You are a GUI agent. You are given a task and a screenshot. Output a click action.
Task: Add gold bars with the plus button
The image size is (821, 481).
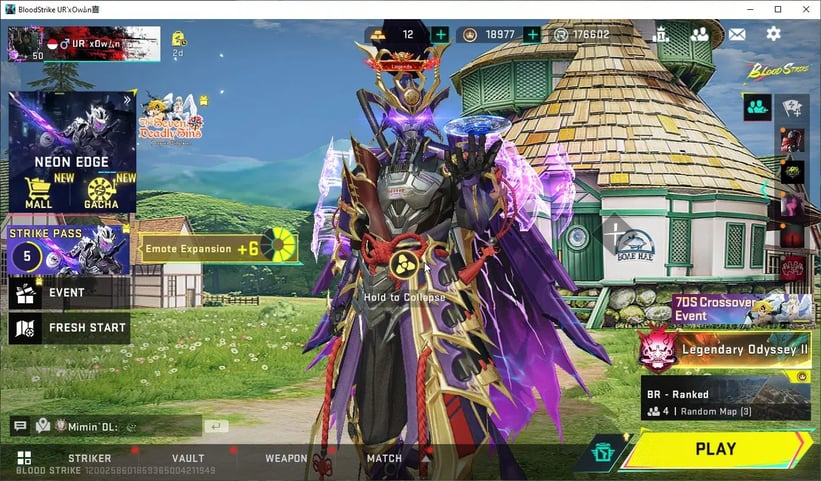(440, 35)
